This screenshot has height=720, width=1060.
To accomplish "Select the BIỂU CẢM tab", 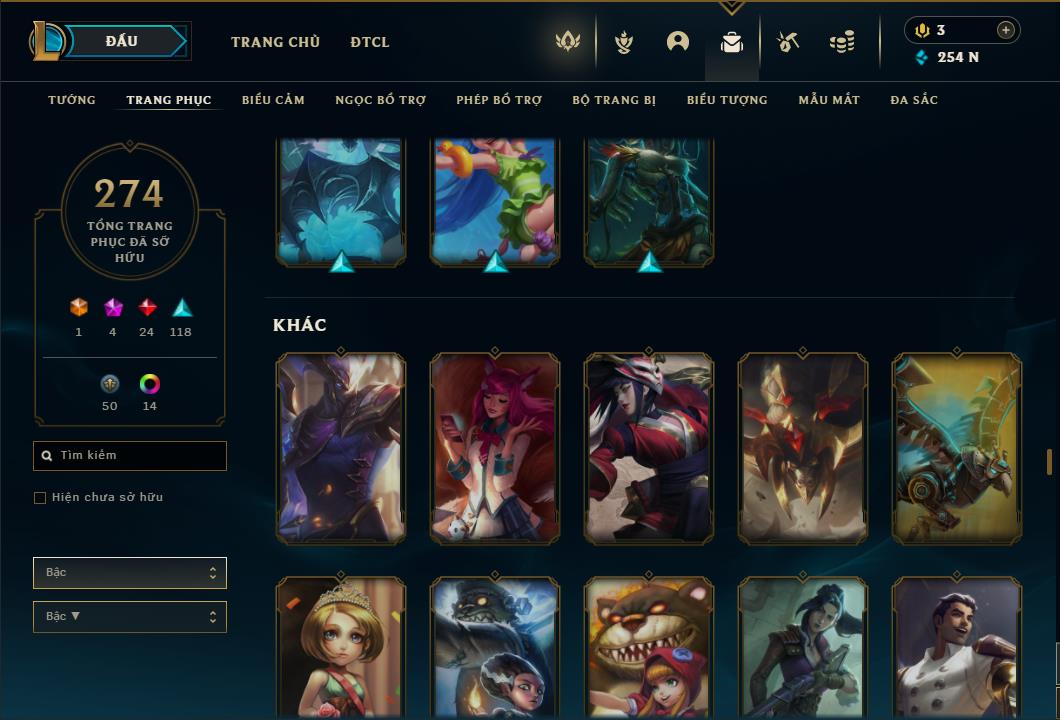I will pyautogui.click(x=273, y=100).
